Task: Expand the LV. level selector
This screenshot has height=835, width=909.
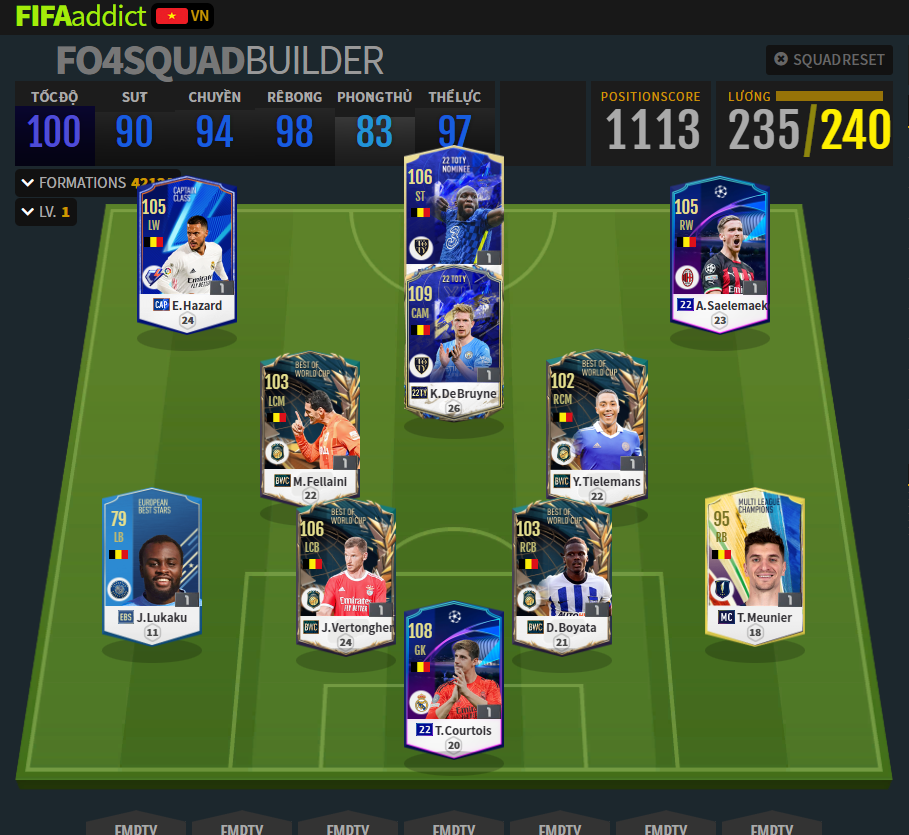Action: tap(45, 212)
